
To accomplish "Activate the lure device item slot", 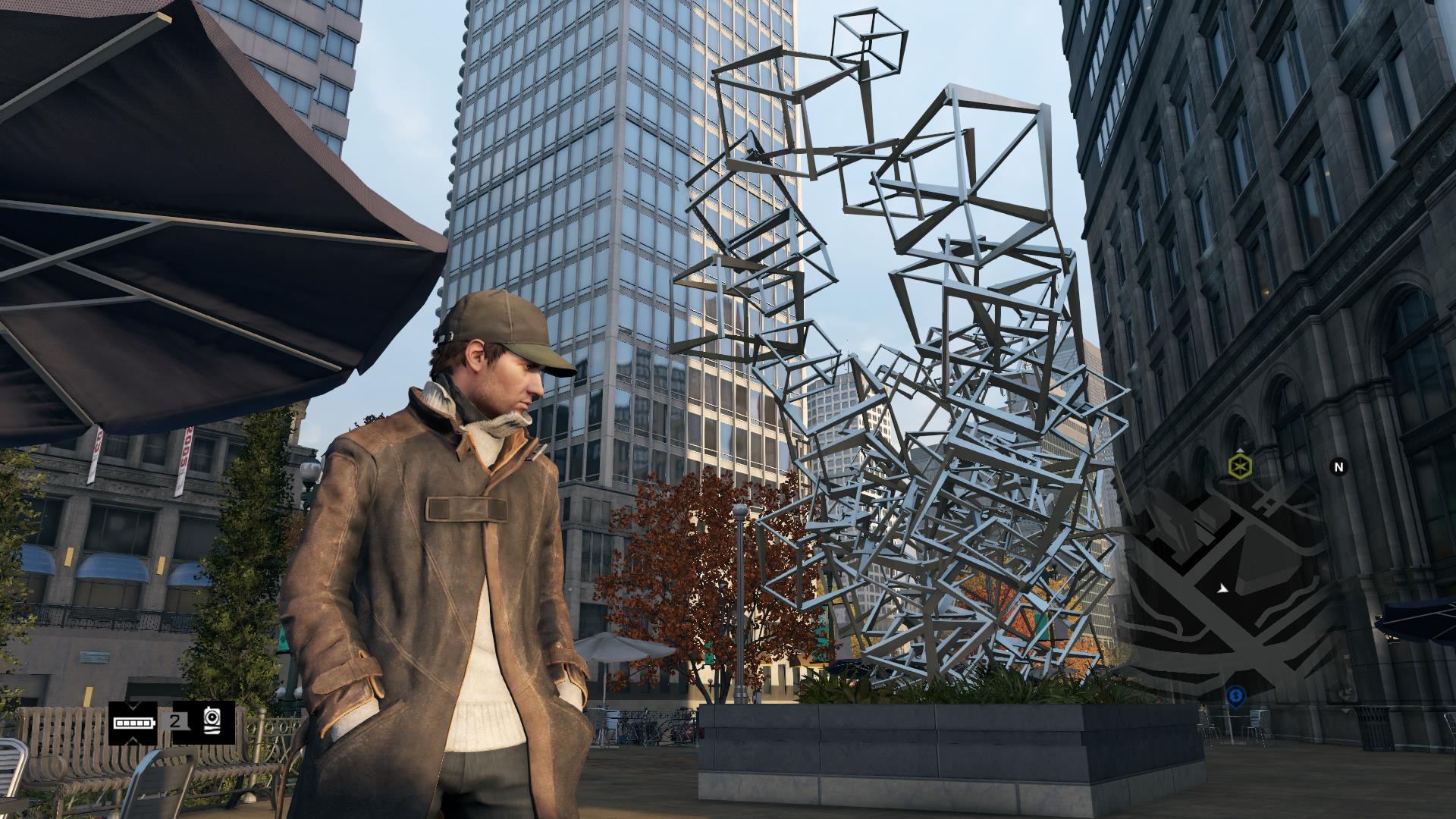I will (x=213, y=722).
